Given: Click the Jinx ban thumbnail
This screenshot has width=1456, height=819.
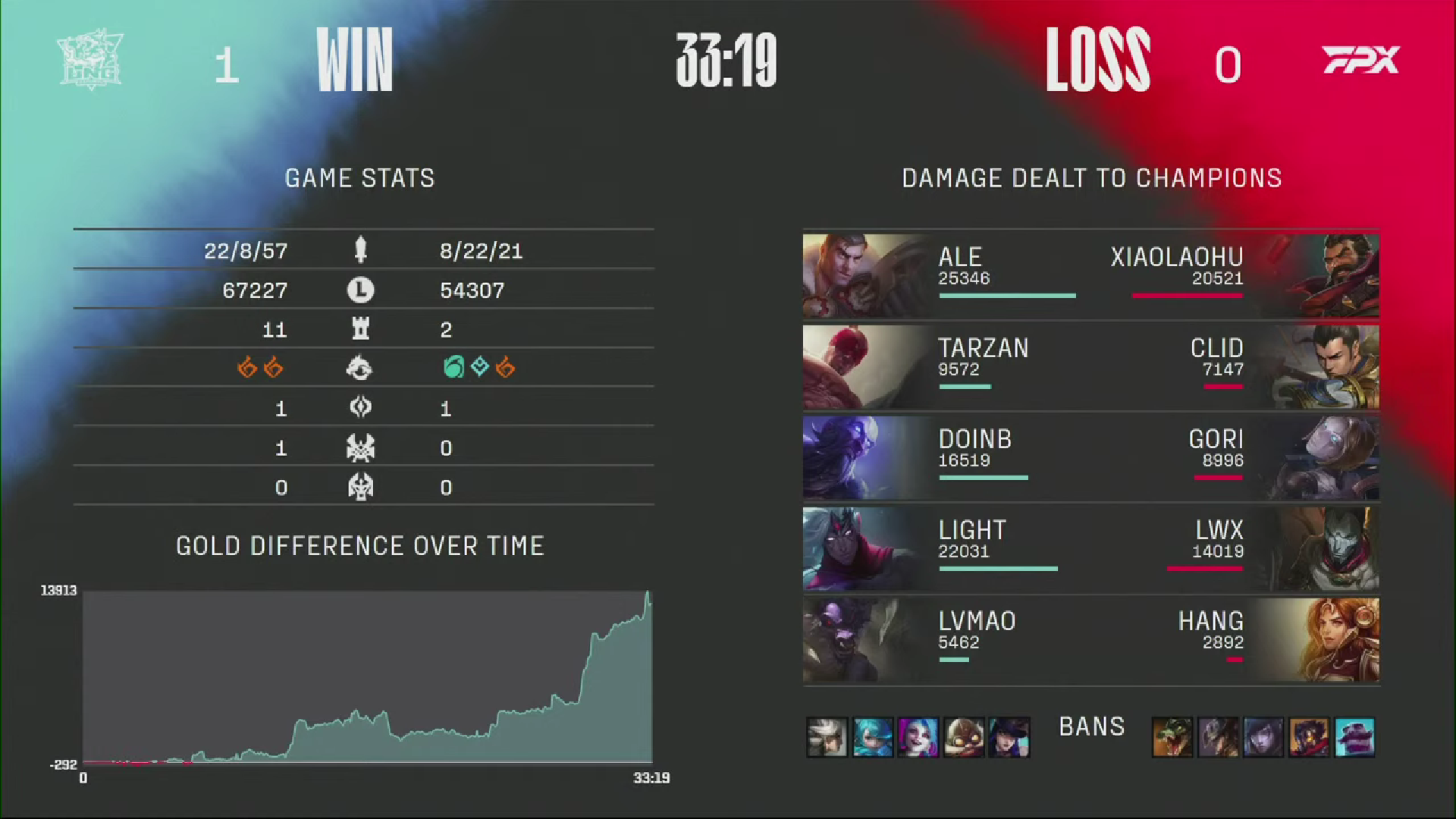Looking at the screenshot, I should point(919,737).
